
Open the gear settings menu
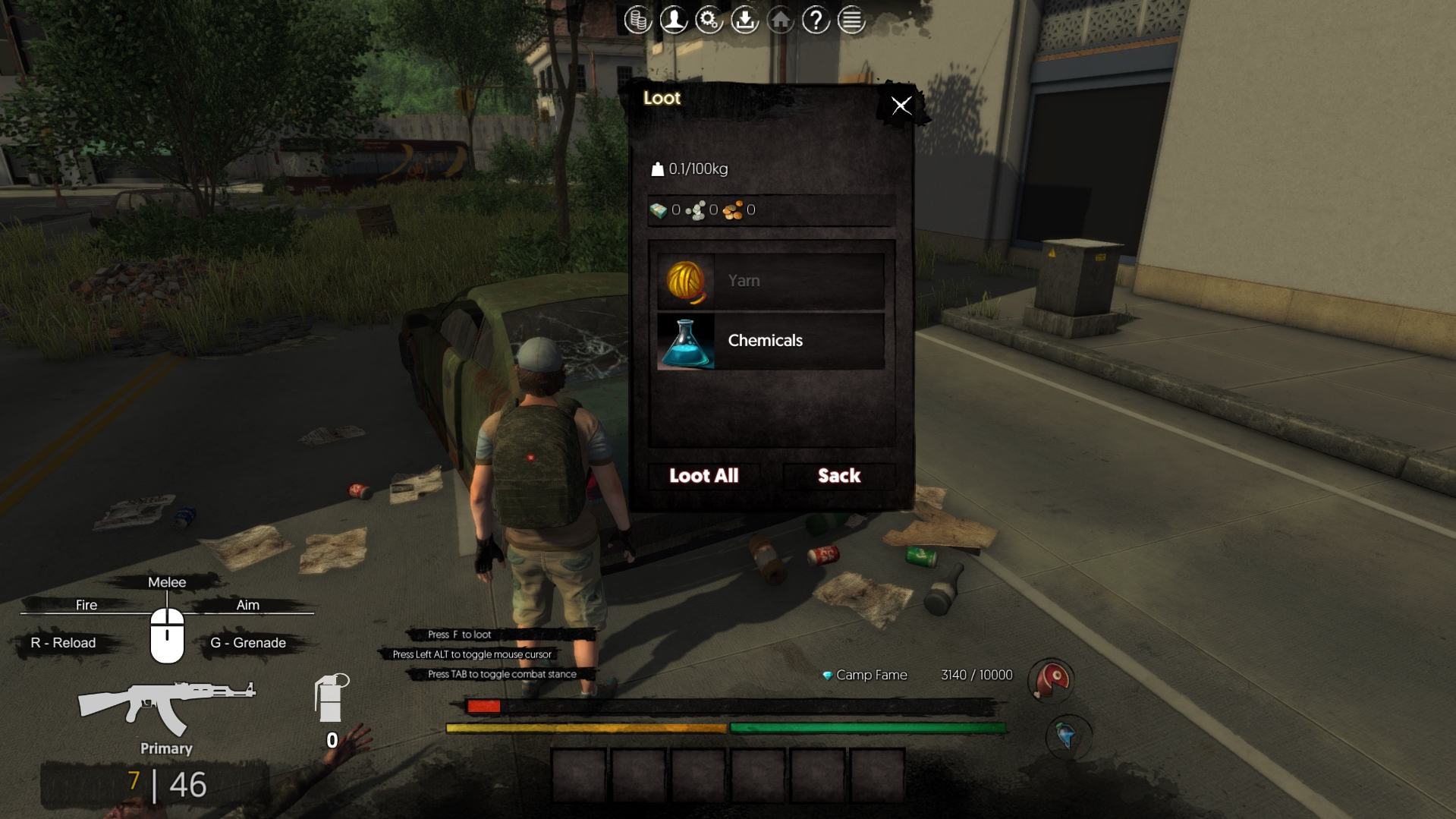709,20
